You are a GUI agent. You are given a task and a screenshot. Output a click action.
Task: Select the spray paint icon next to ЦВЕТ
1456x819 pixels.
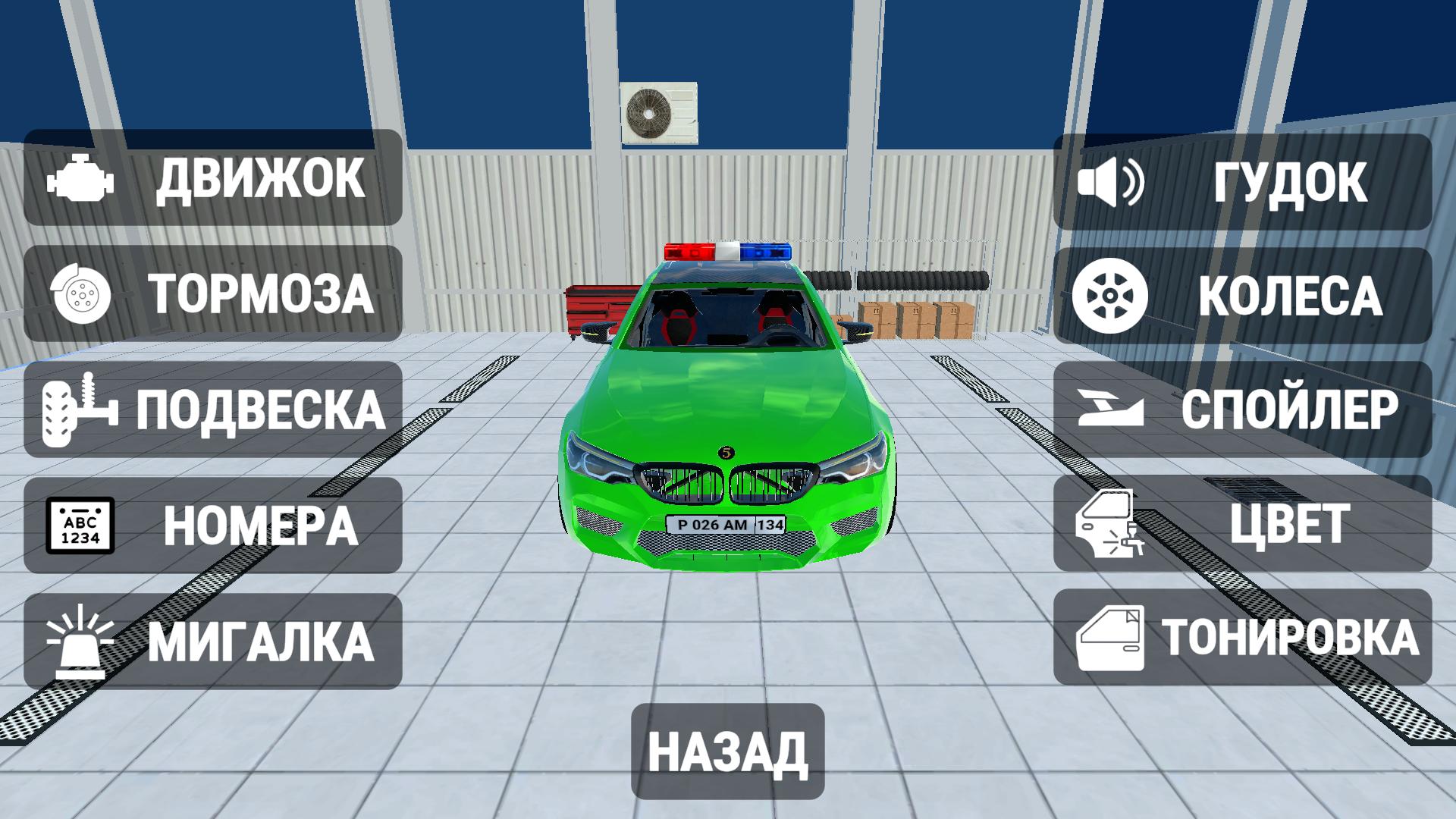pos(1113,525)
